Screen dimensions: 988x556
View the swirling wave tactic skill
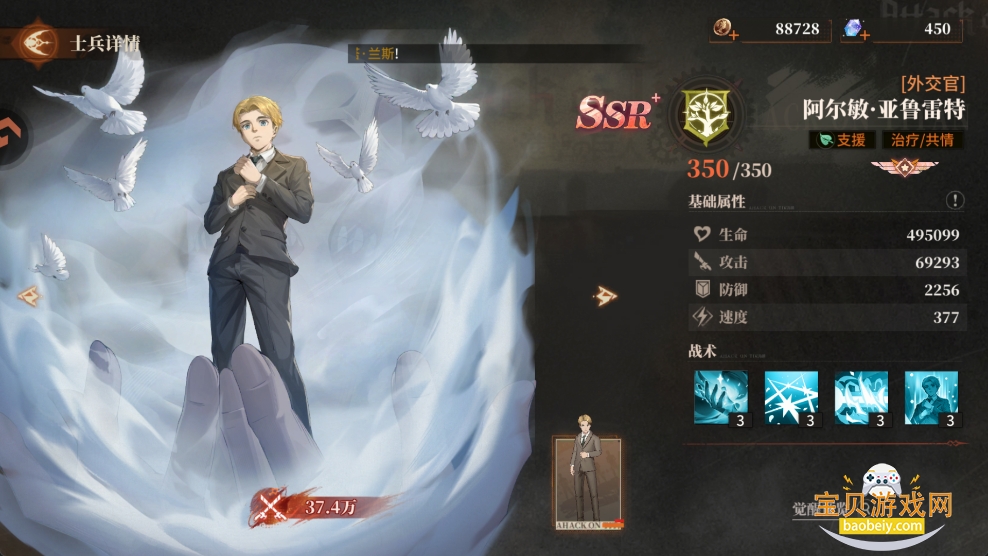click(x=861, y=398)
